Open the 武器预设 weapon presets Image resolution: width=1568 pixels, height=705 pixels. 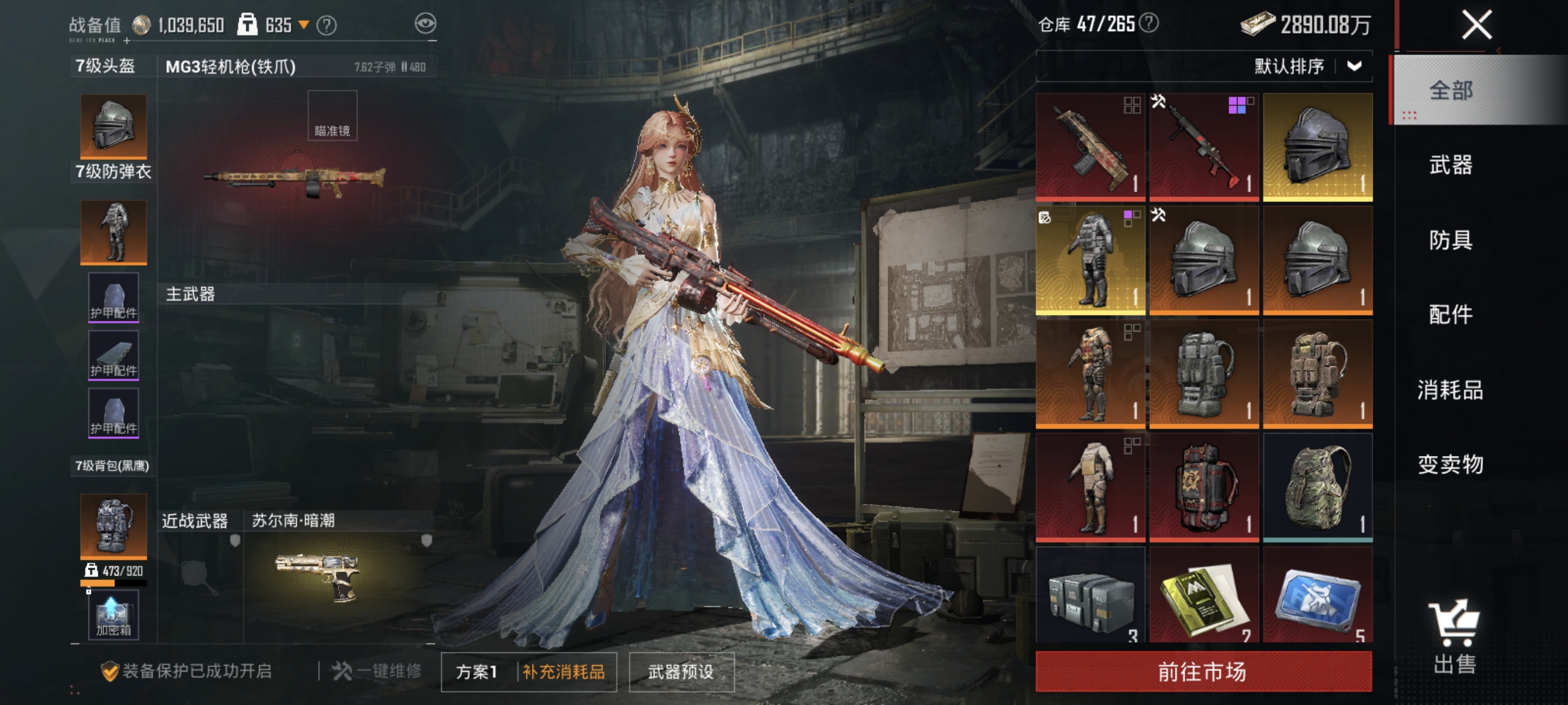pyautogui.click(x=681, y=671)
